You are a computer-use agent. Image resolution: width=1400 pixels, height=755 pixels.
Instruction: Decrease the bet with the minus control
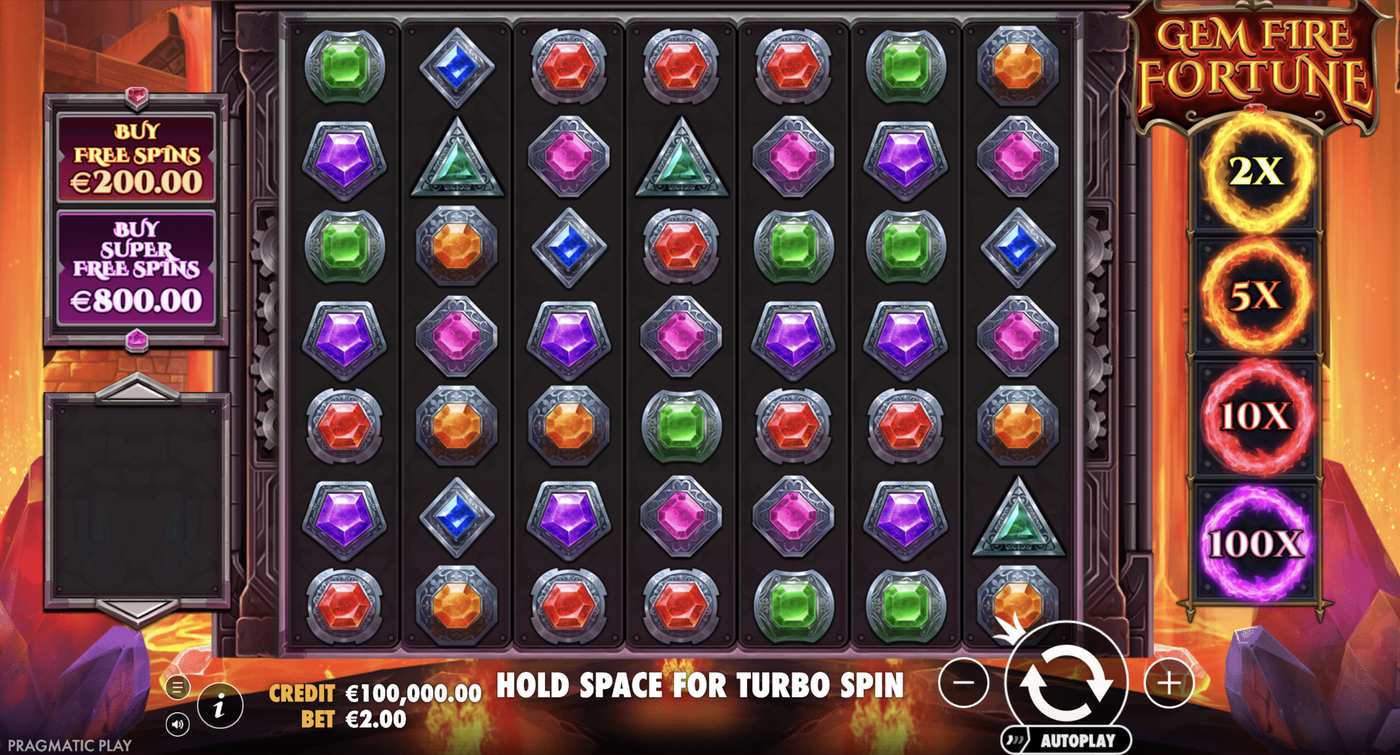point(963,682)
